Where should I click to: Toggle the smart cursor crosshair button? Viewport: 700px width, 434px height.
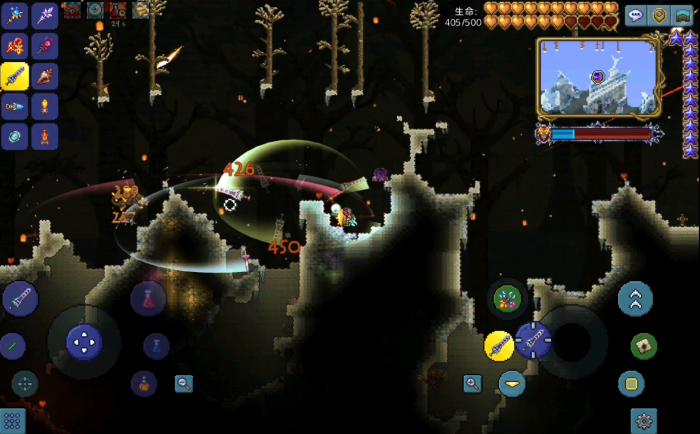pos(24,382)
